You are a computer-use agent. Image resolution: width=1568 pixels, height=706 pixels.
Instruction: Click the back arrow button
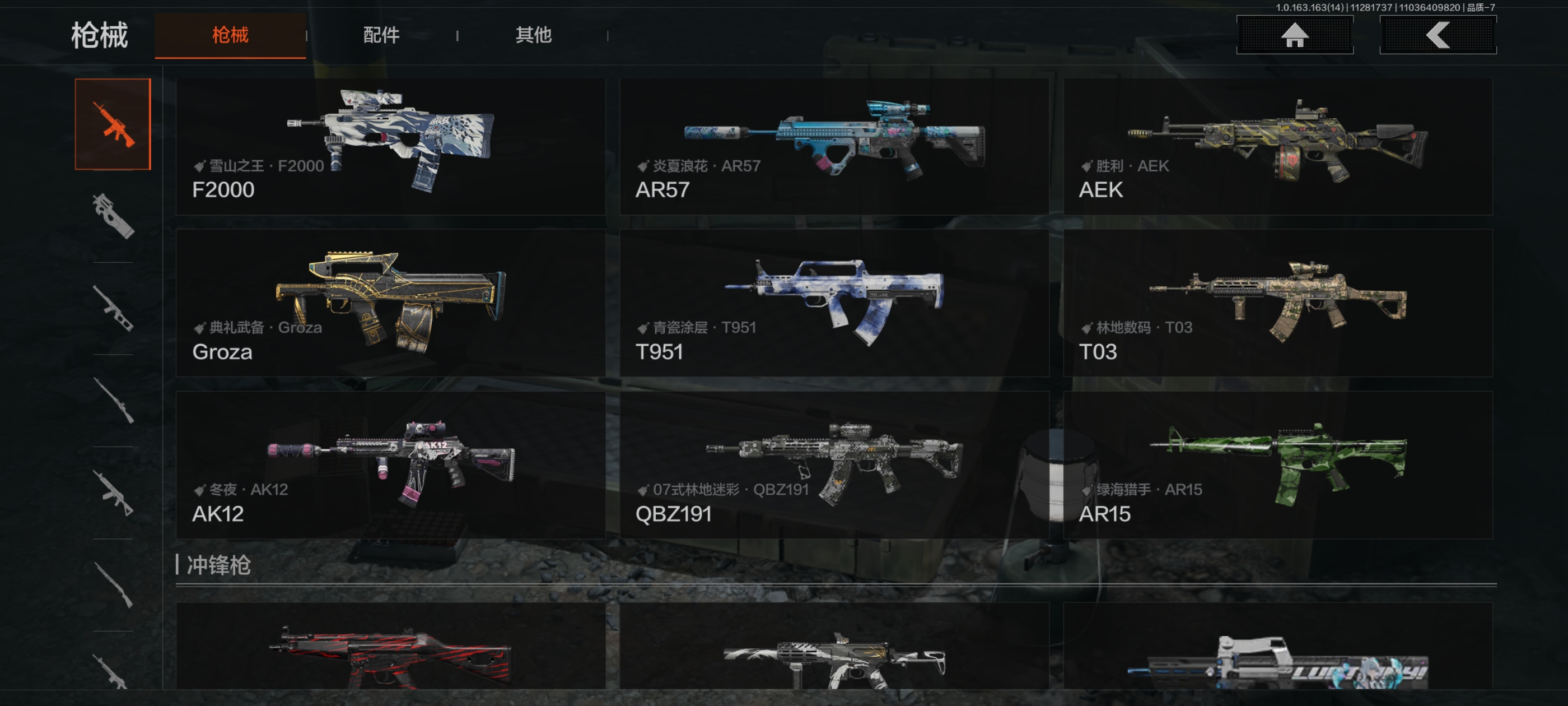point(1437,35)
